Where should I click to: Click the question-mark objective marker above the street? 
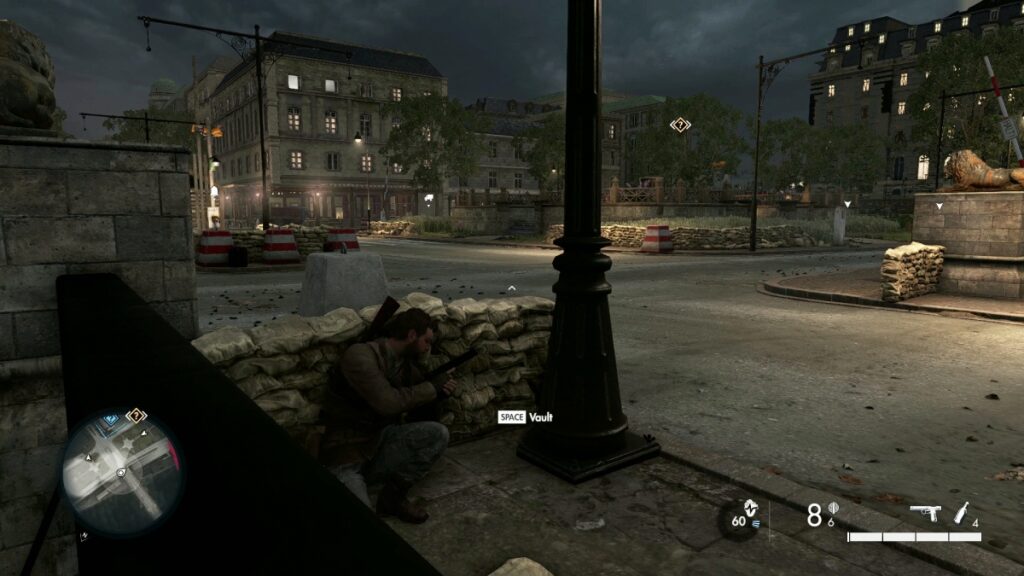click(x=680, y=125)
